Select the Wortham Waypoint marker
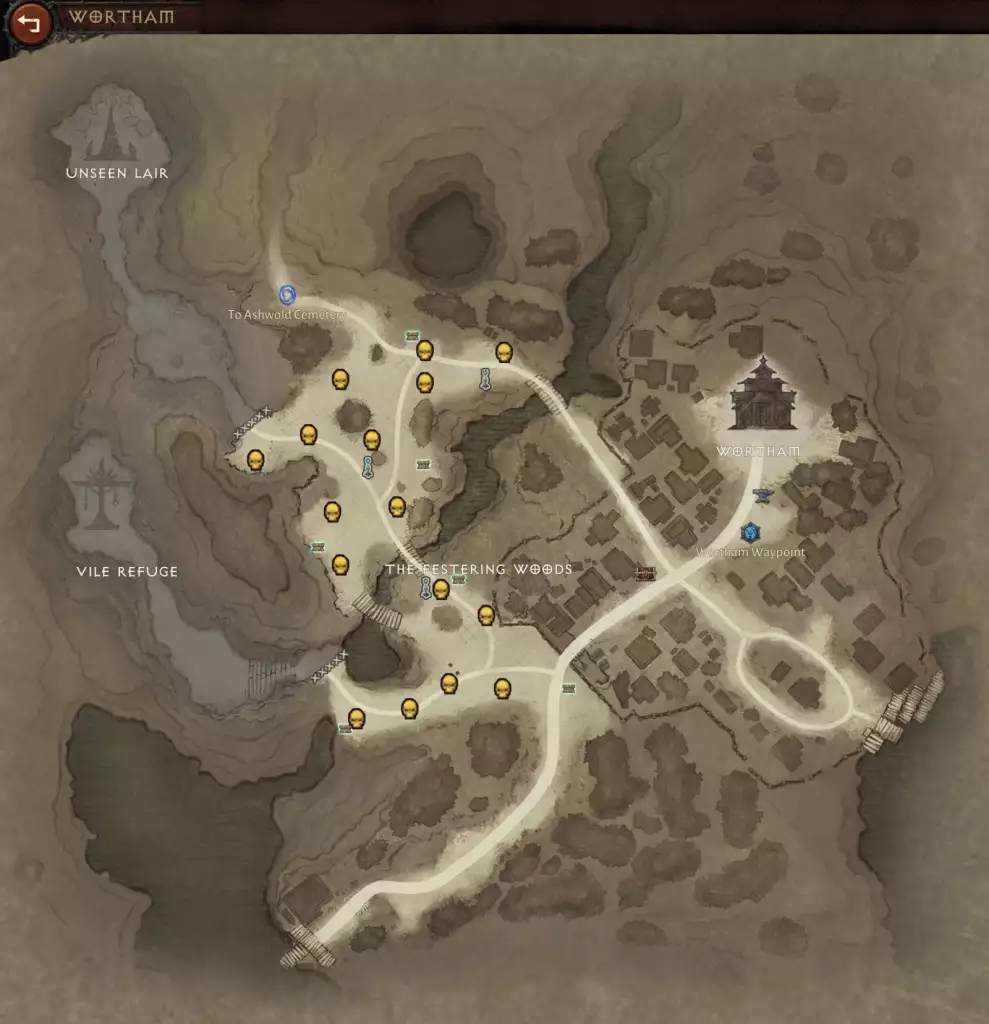Viewport: 989px width, 1024px height. tap(748, 532)
